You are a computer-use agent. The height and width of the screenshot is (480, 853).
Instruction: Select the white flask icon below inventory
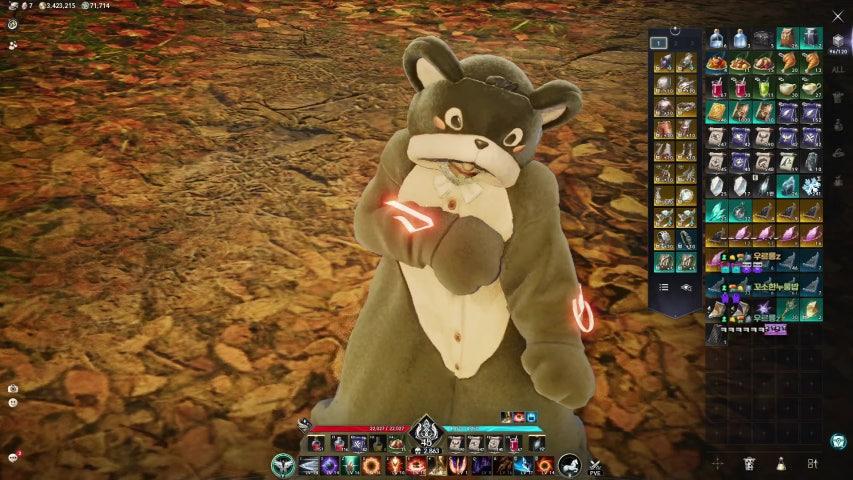[780, 464]
